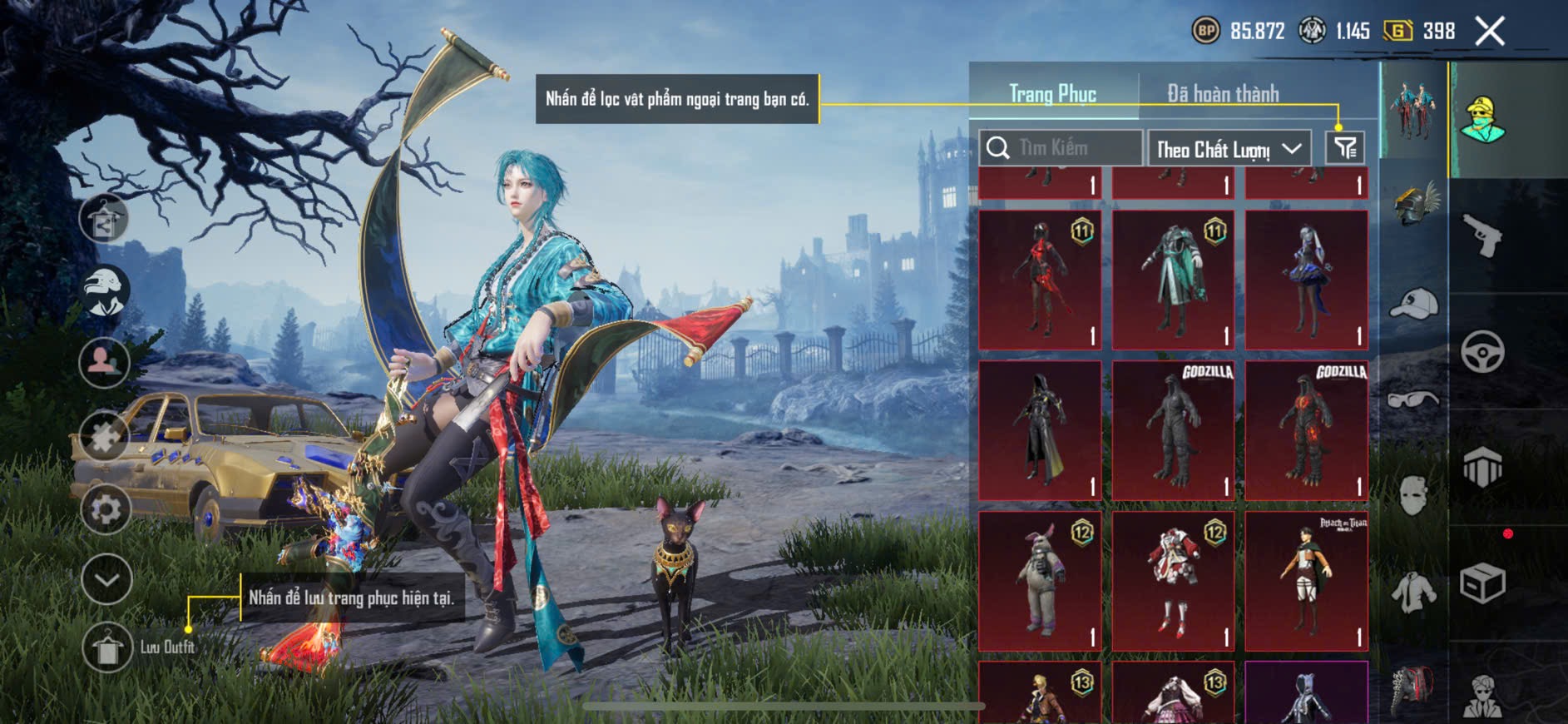
Task: Close the inventory with the X button
Action: point(1489,32)
